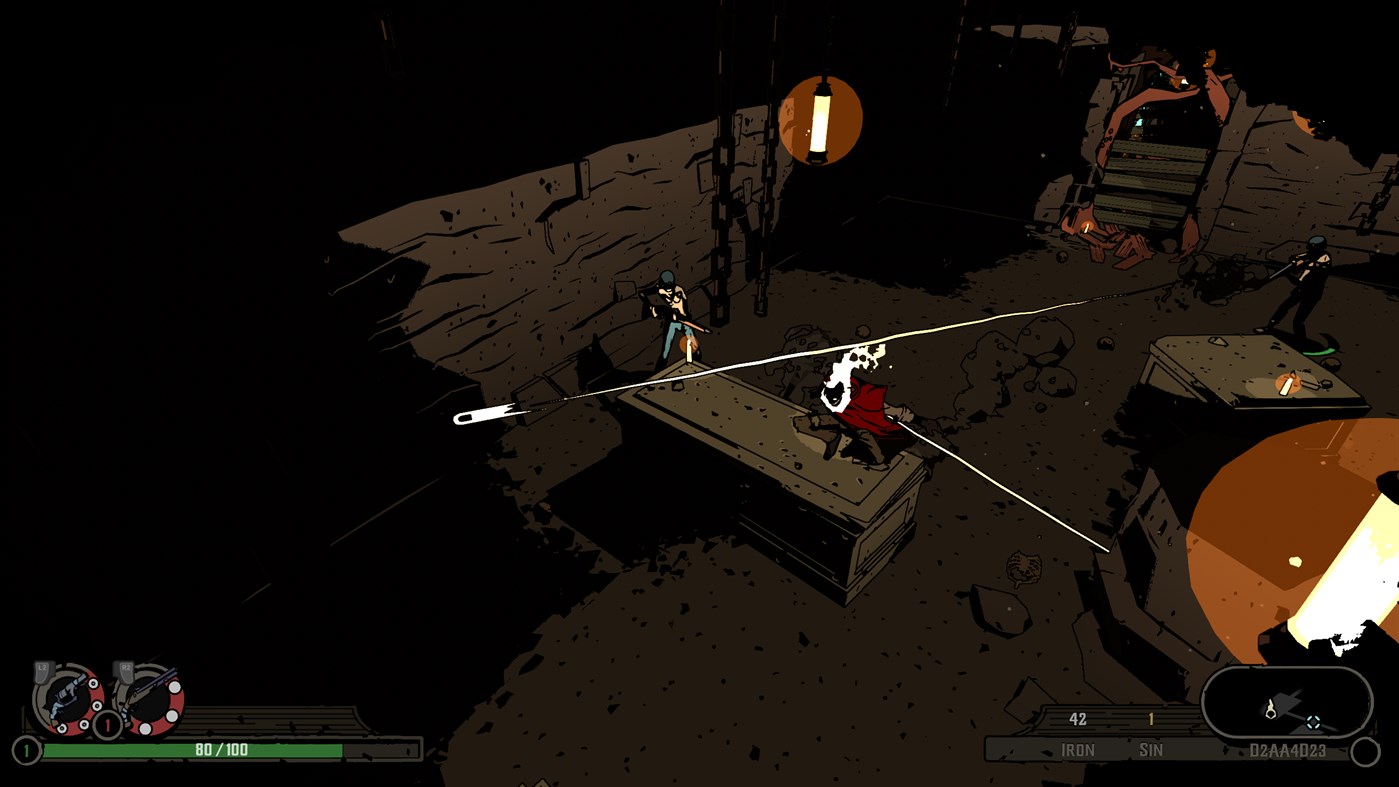Click the yellow SIN counter showing 1
This screenshot has height=787, width=1399.
[1151, 719]
